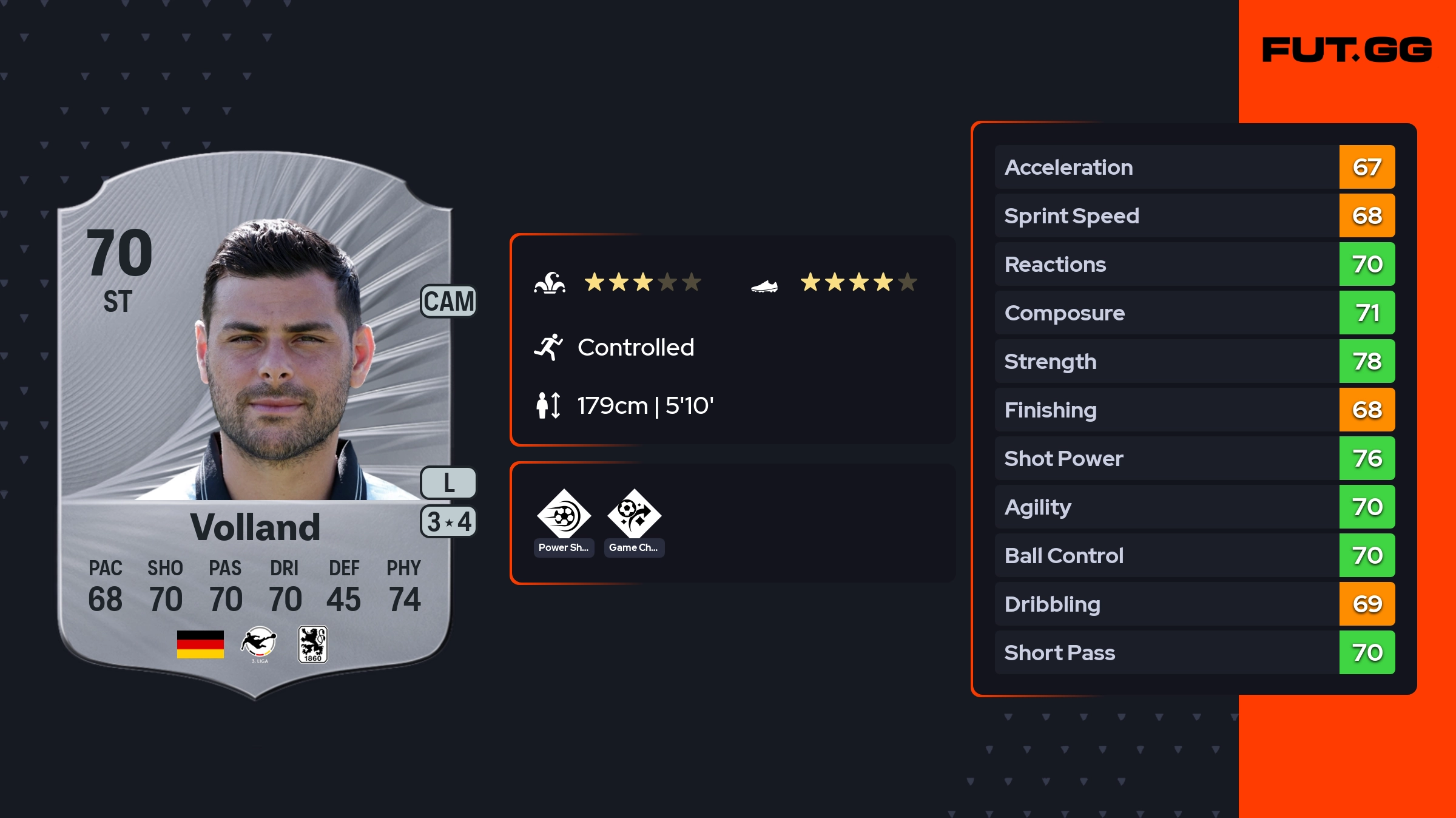1456x818 pixels.
Task: Click the FUT.GG logo
Action: pos(1347,50)
